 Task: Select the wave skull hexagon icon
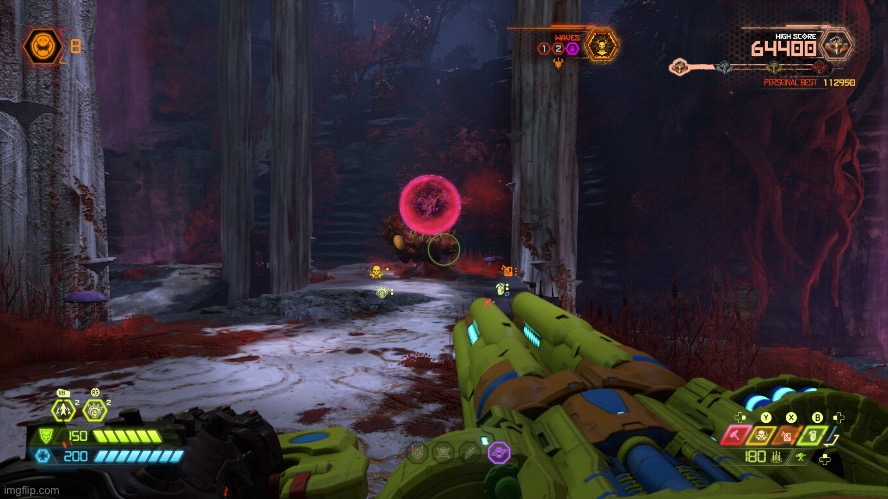click(601, 45)
